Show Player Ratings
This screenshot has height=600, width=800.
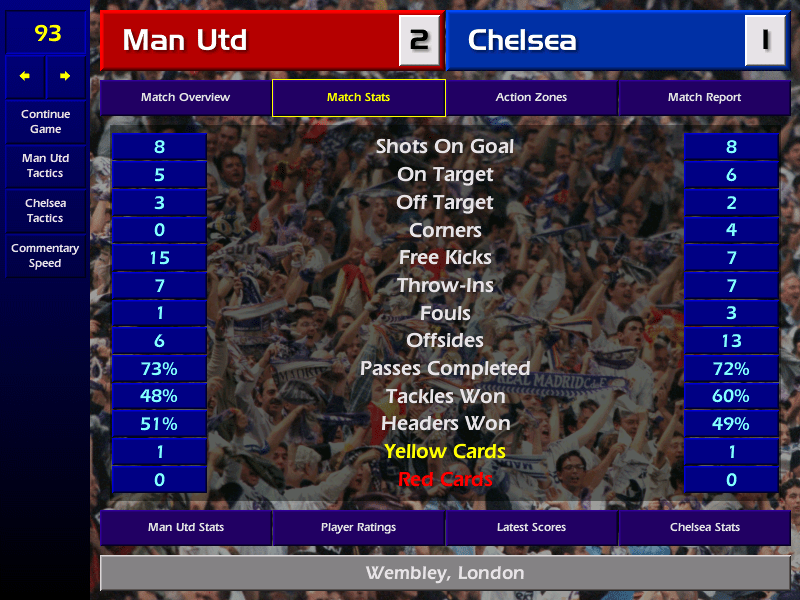pos(358,527)
